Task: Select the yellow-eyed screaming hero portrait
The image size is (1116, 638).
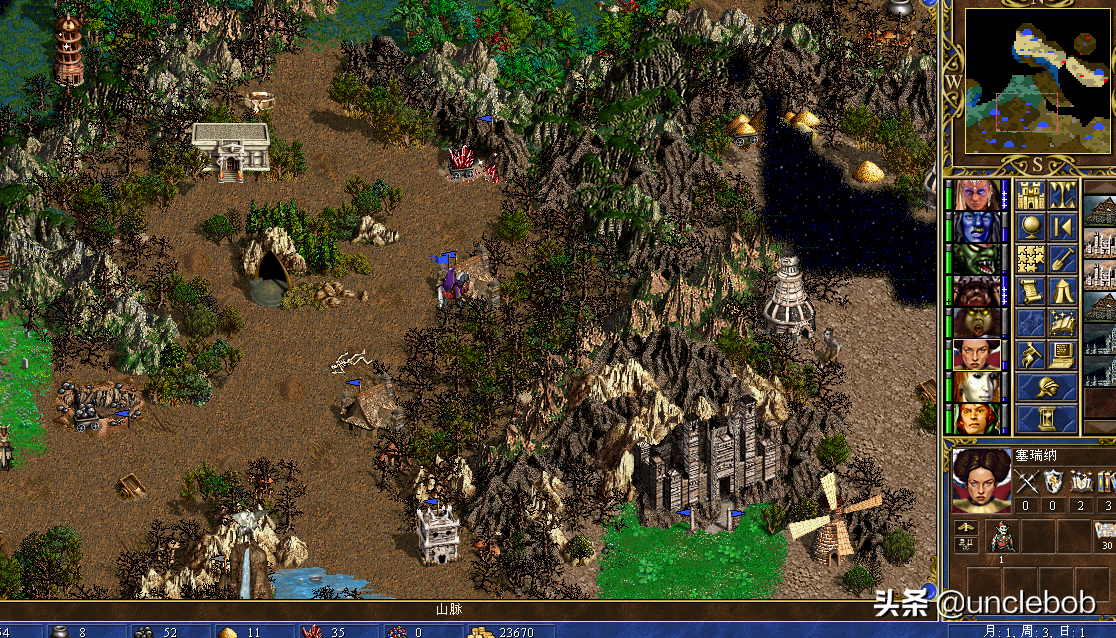Action: pos(973,323)
